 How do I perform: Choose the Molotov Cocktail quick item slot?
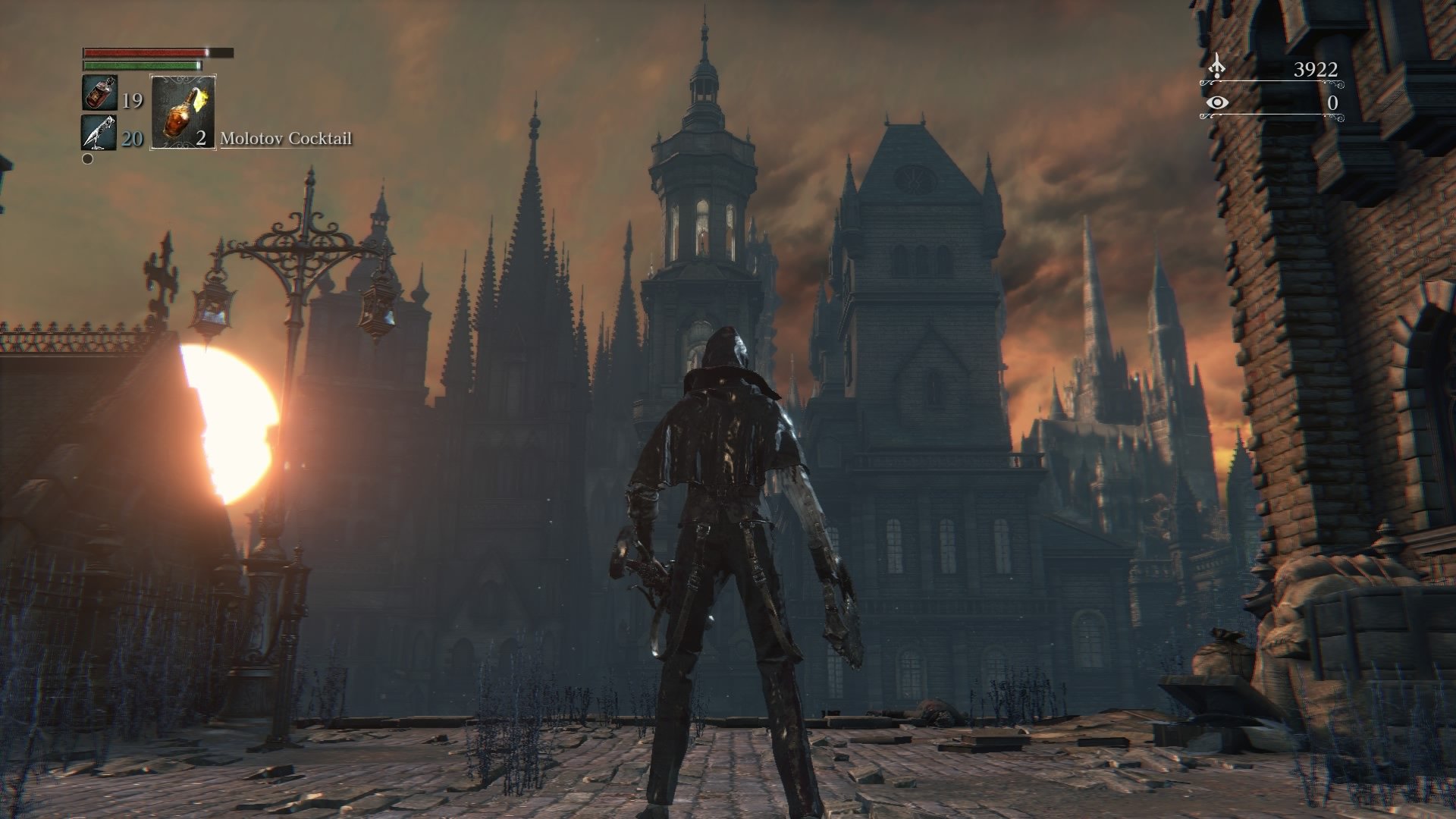coord(183,111)
